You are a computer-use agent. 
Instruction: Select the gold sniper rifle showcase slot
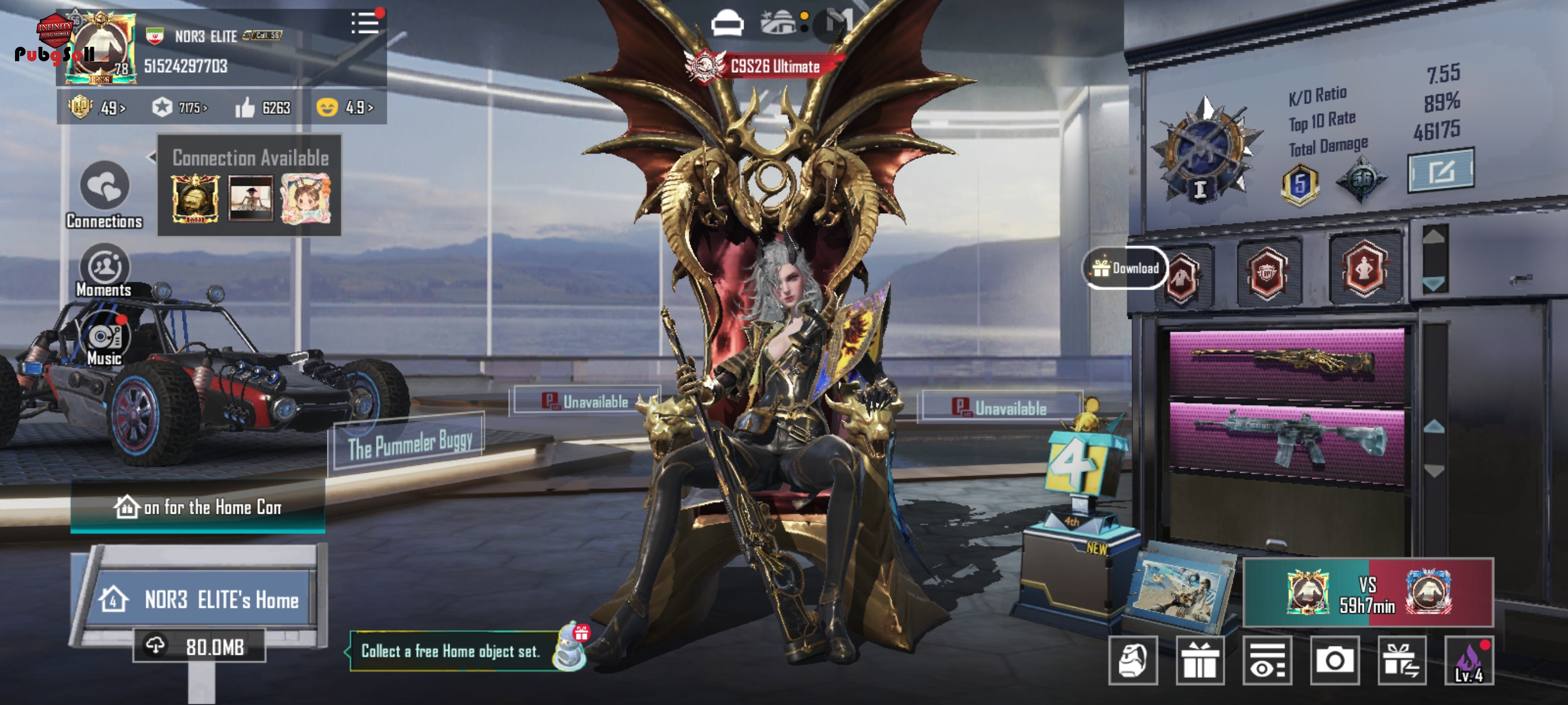point(1286,363)
